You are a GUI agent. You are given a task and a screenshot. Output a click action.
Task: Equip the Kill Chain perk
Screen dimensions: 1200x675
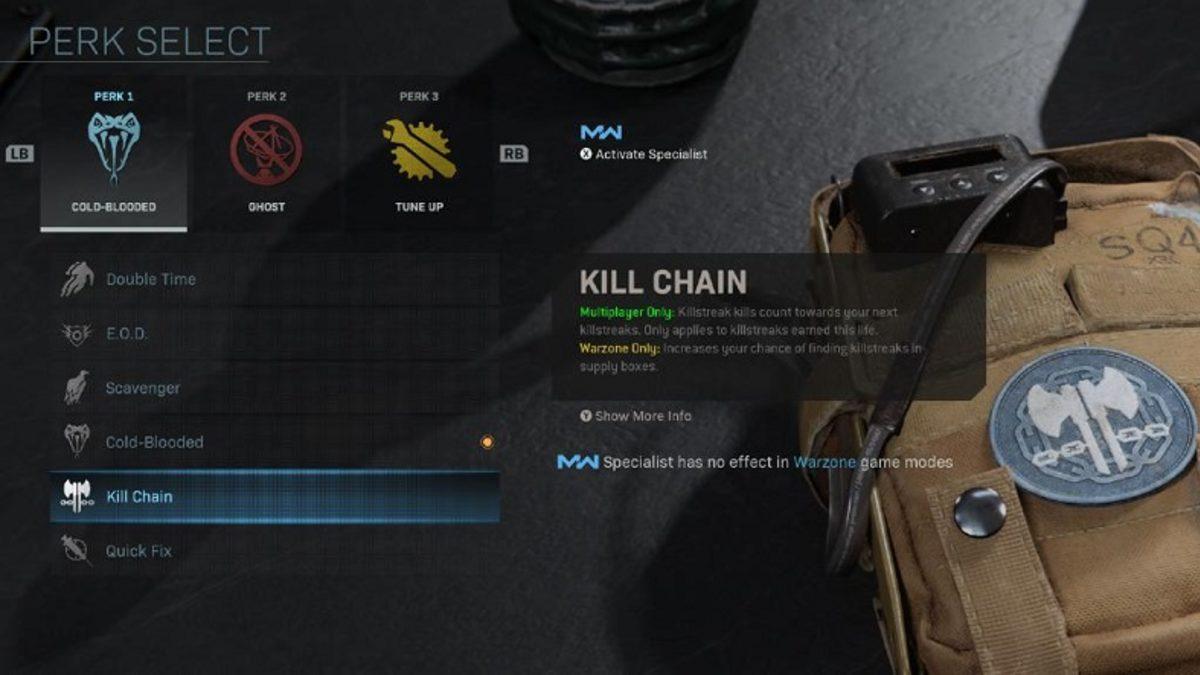pos(273,496)
